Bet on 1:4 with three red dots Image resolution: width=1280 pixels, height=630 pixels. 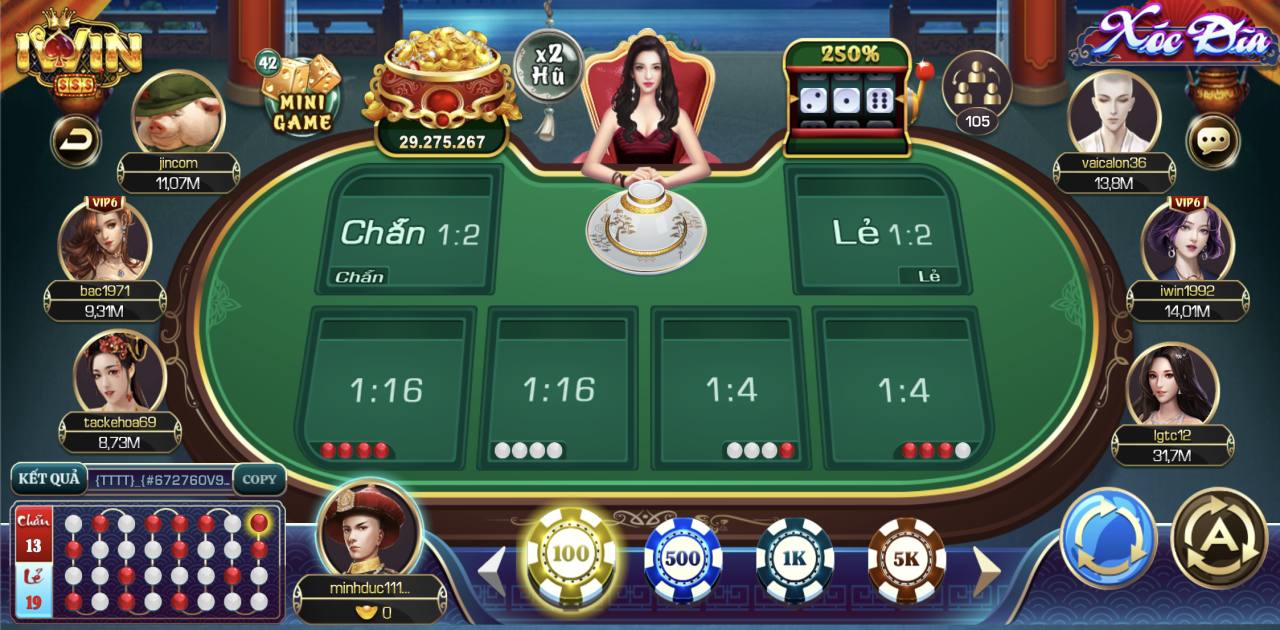[904, 387]
